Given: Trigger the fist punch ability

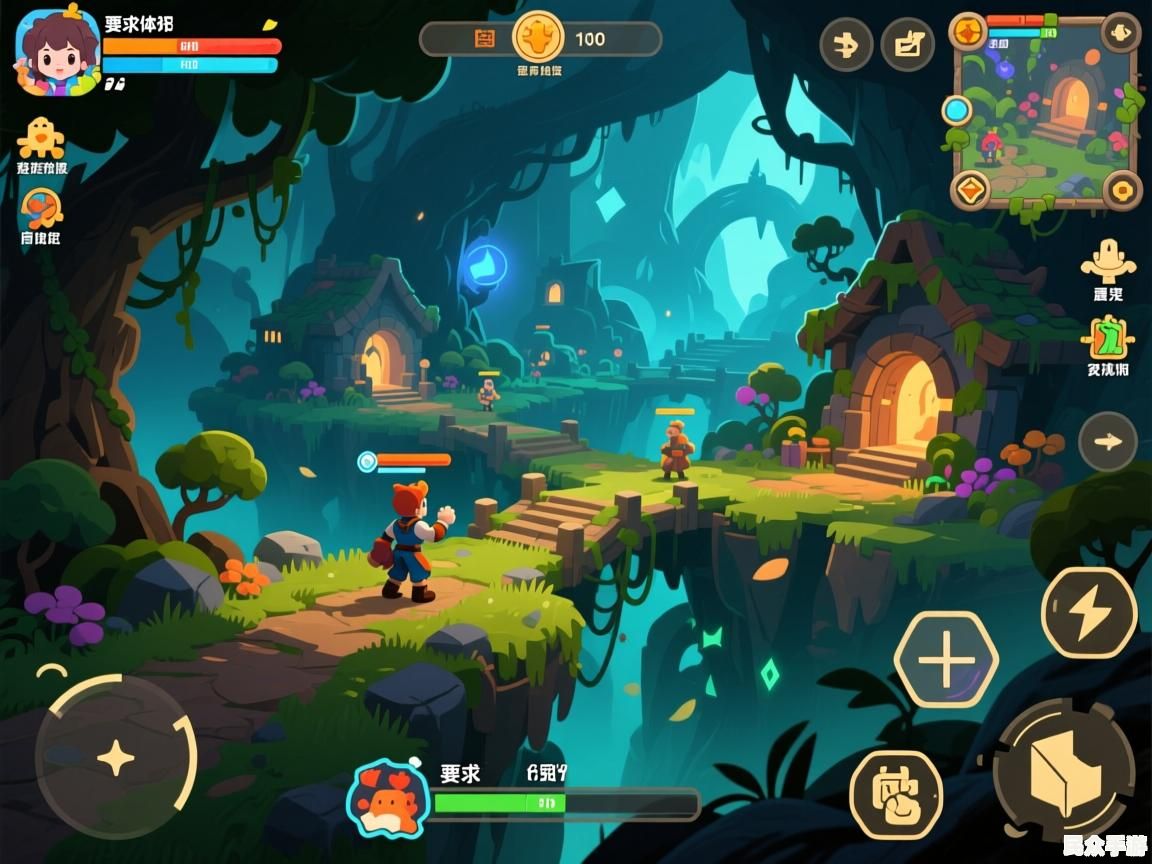Looking at the screenshot, I should coord(896,794).
